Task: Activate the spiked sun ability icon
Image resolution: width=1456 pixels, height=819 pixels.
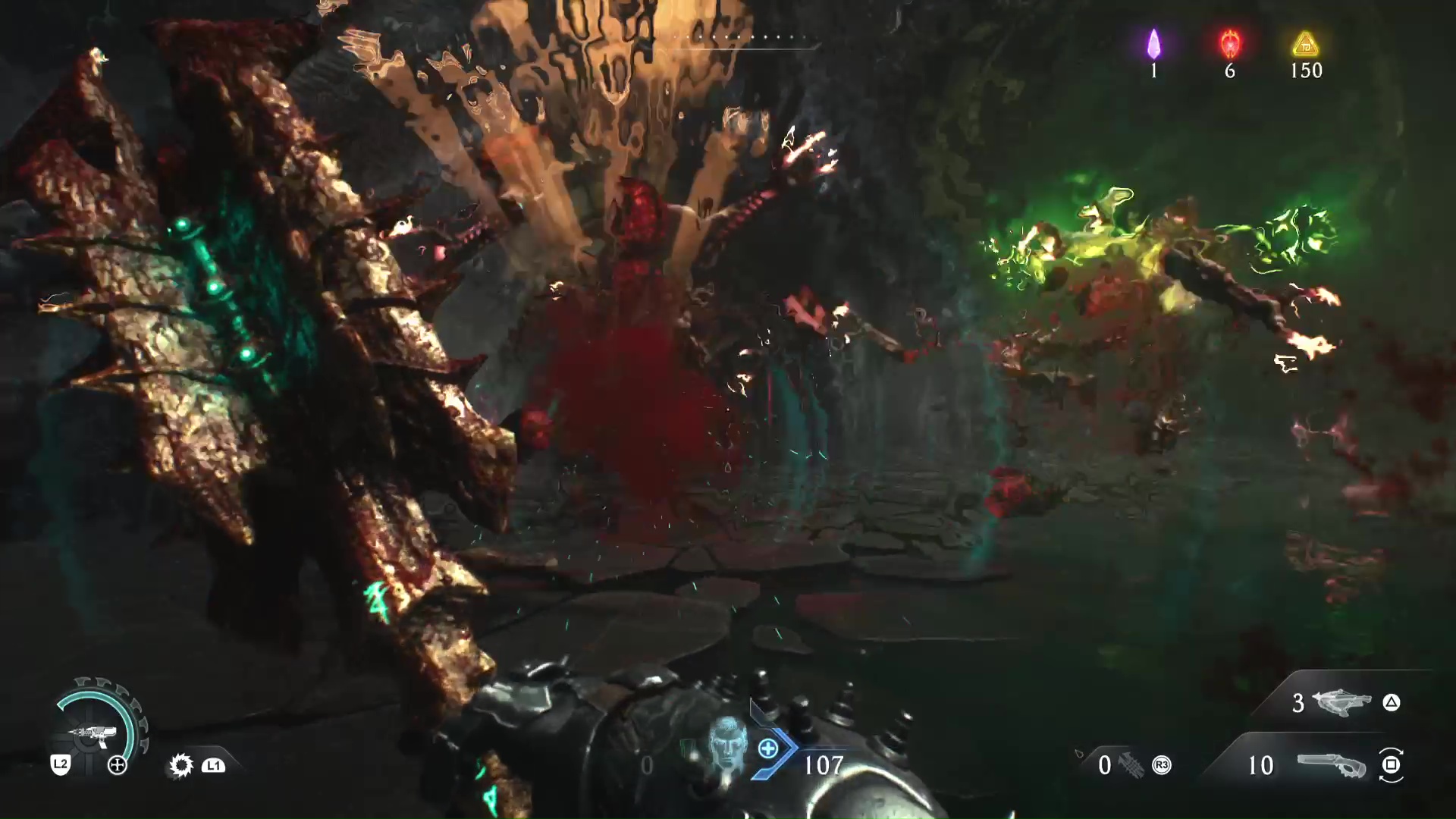Action: point(181,765)
